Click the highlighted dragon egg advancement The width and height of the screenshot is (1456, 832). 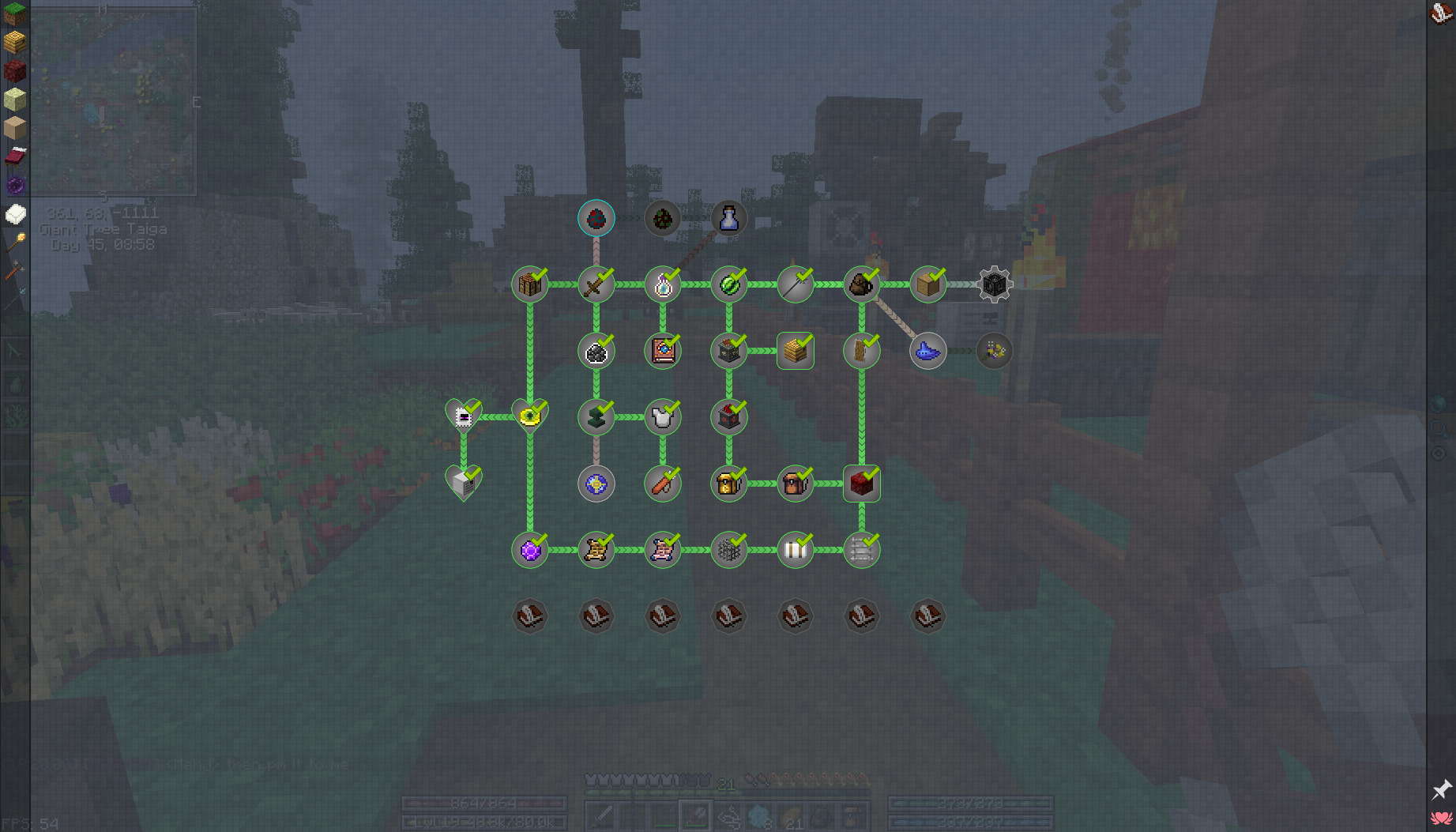point(596,219)
